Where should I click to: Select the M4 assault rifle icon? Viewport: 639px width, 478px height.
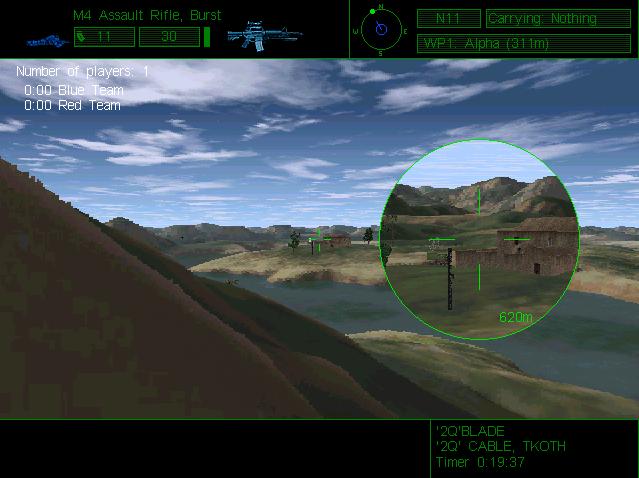[260, 37]
